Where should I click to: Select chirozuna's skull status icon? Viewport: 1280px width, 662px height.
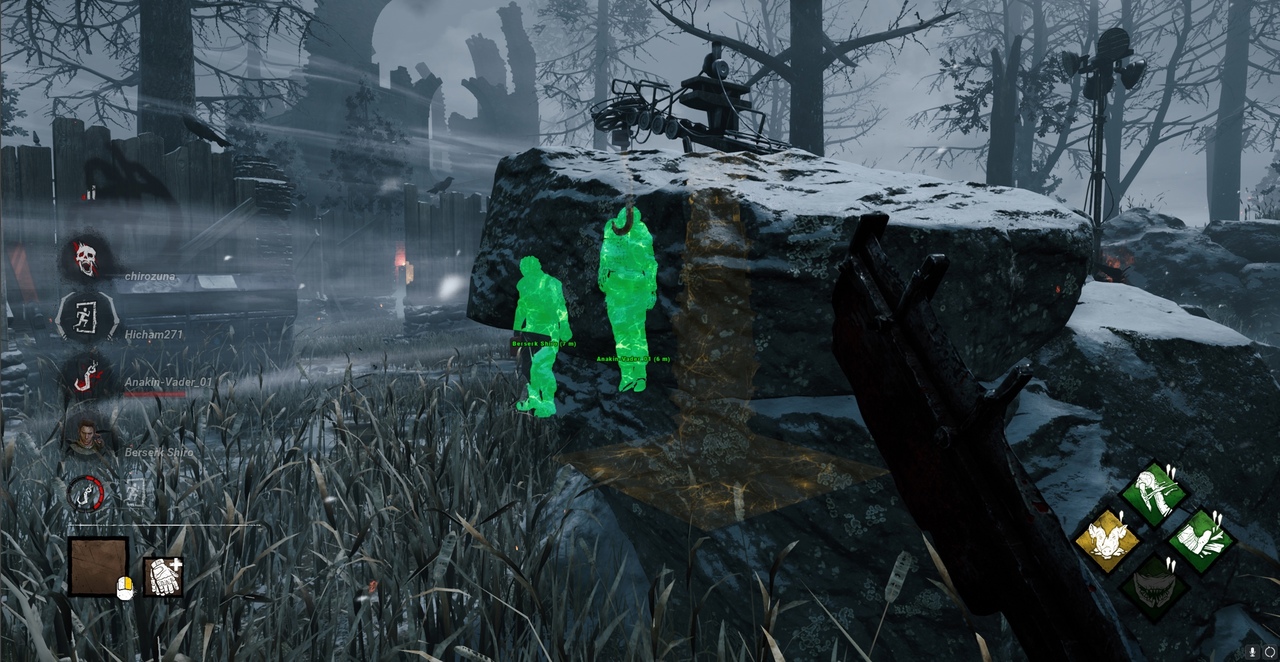coord(86,258)
